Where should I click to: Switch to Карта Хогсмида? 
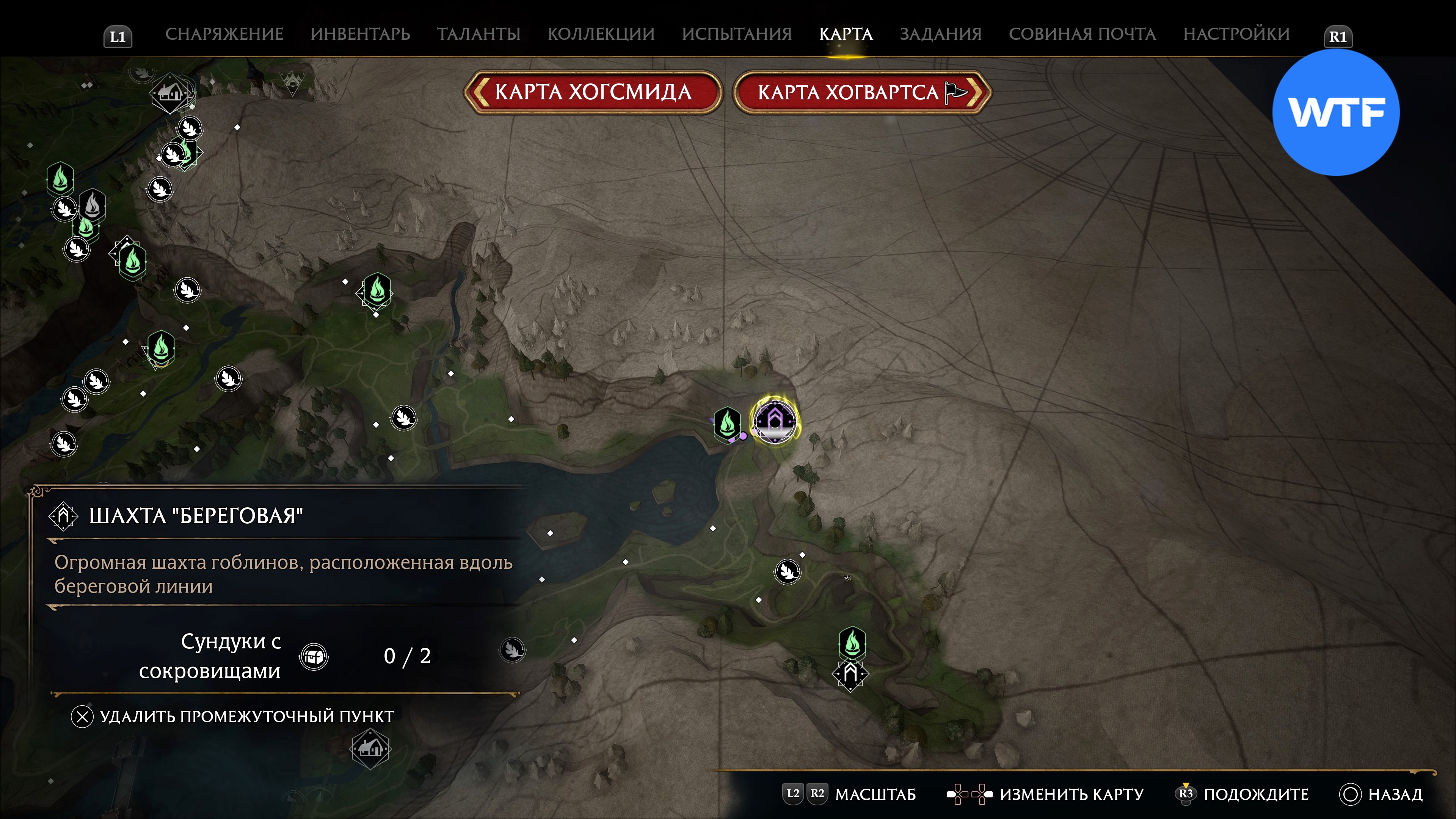(x=593, y=92)
